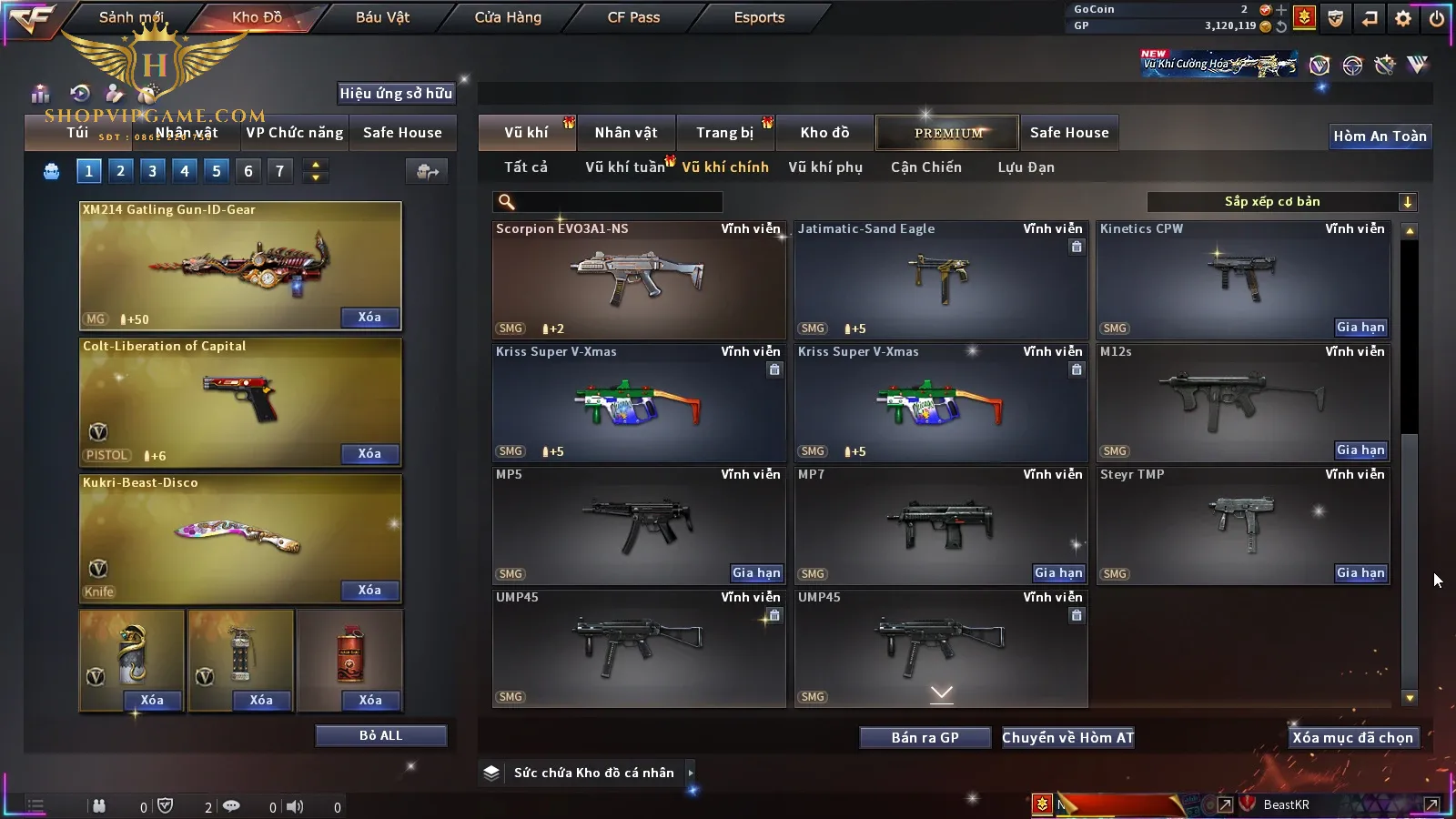1456x819 pixels.
Task: Open the CF Pass page
Action: point(633,17)
